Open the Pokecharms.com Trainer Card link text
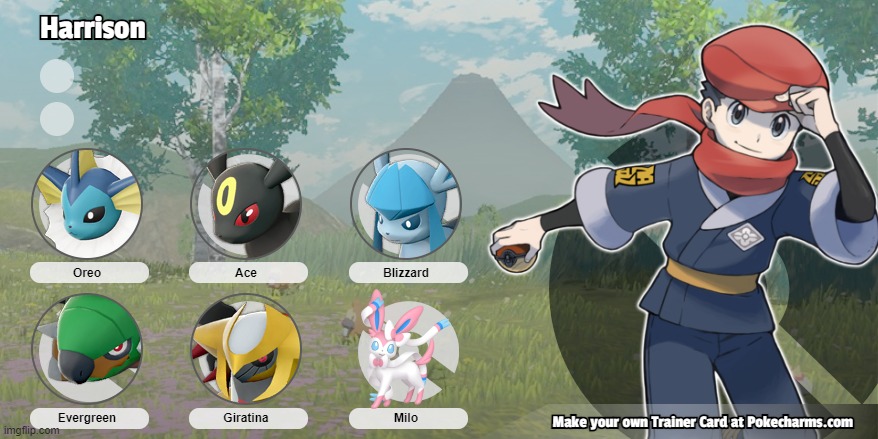Image resolution: width=878 pixels, height=439 pixels. pos(702,421)
